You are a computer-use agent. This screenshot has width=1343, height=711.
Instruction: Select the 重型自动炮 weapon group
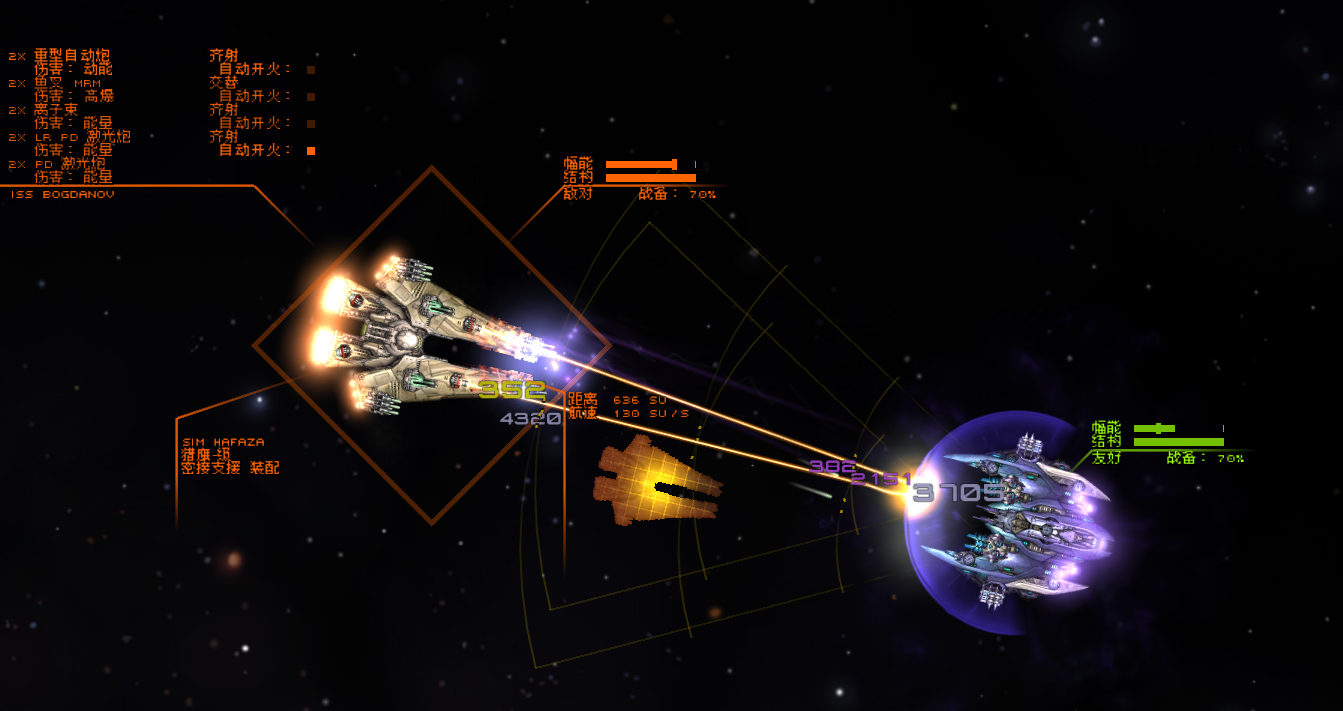point(72,56)
